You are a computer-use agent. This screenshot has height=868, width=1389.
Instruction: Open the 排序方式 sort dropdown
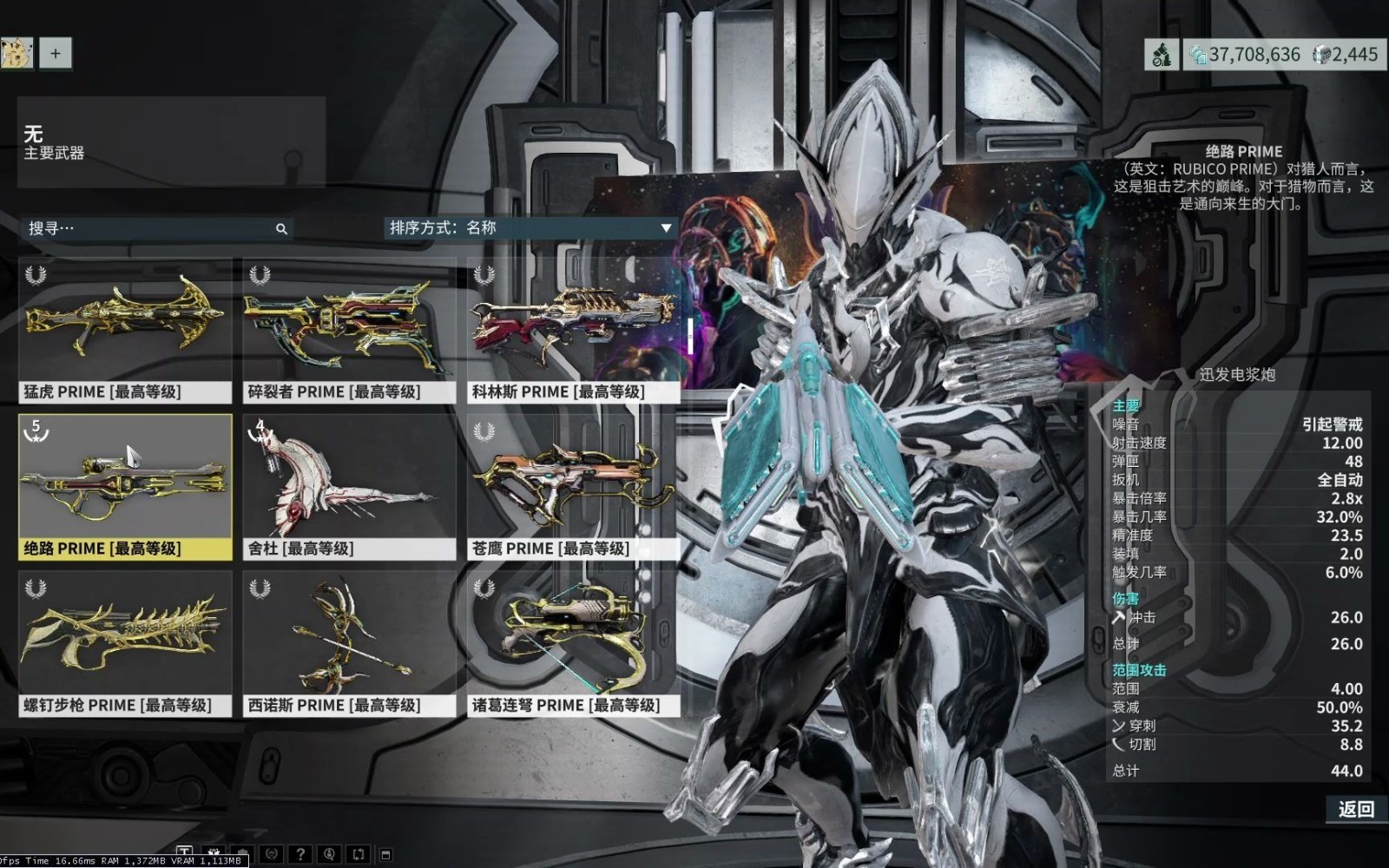point(530,227)
